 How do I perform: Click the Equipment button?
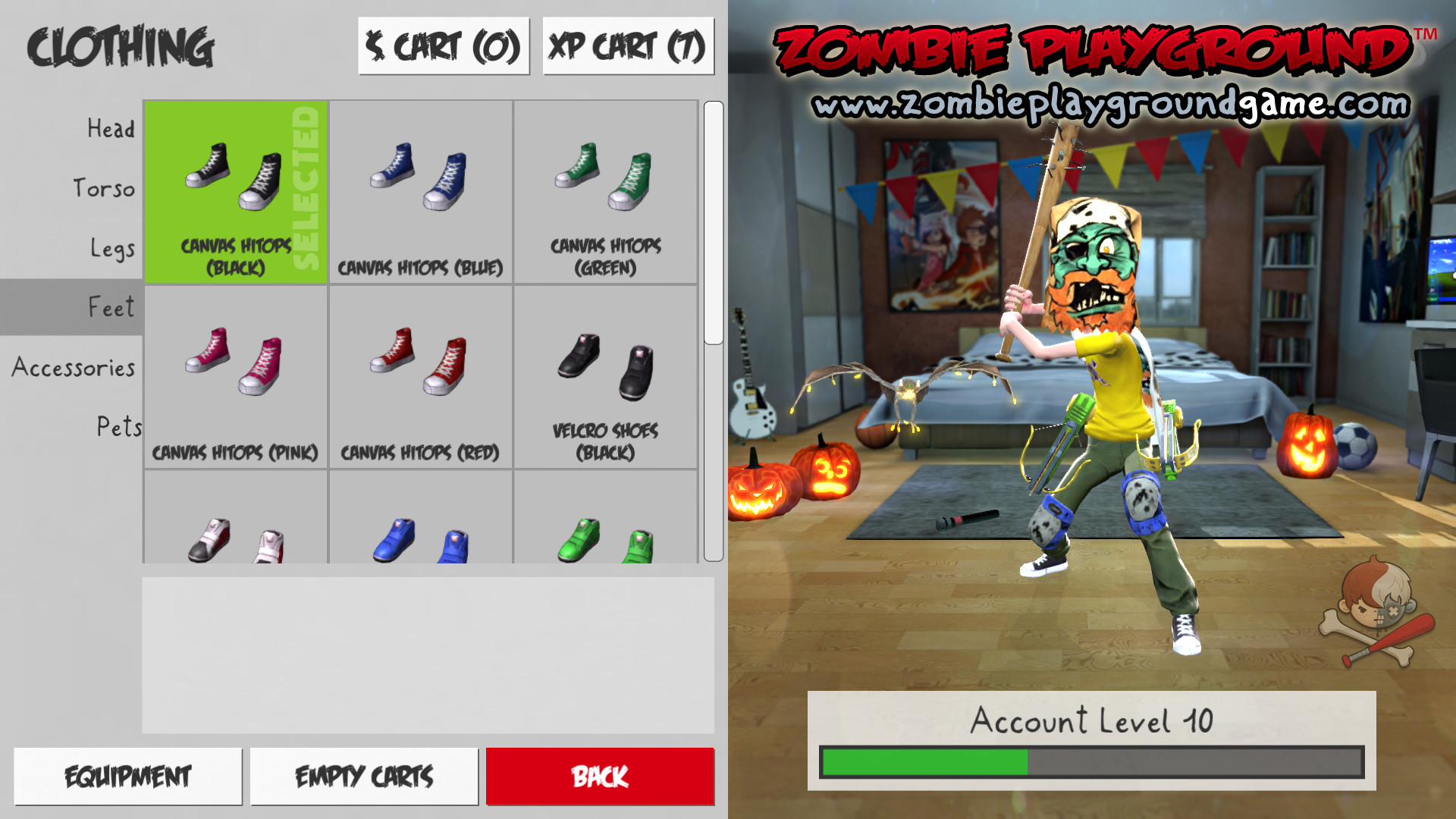point(127,776)
